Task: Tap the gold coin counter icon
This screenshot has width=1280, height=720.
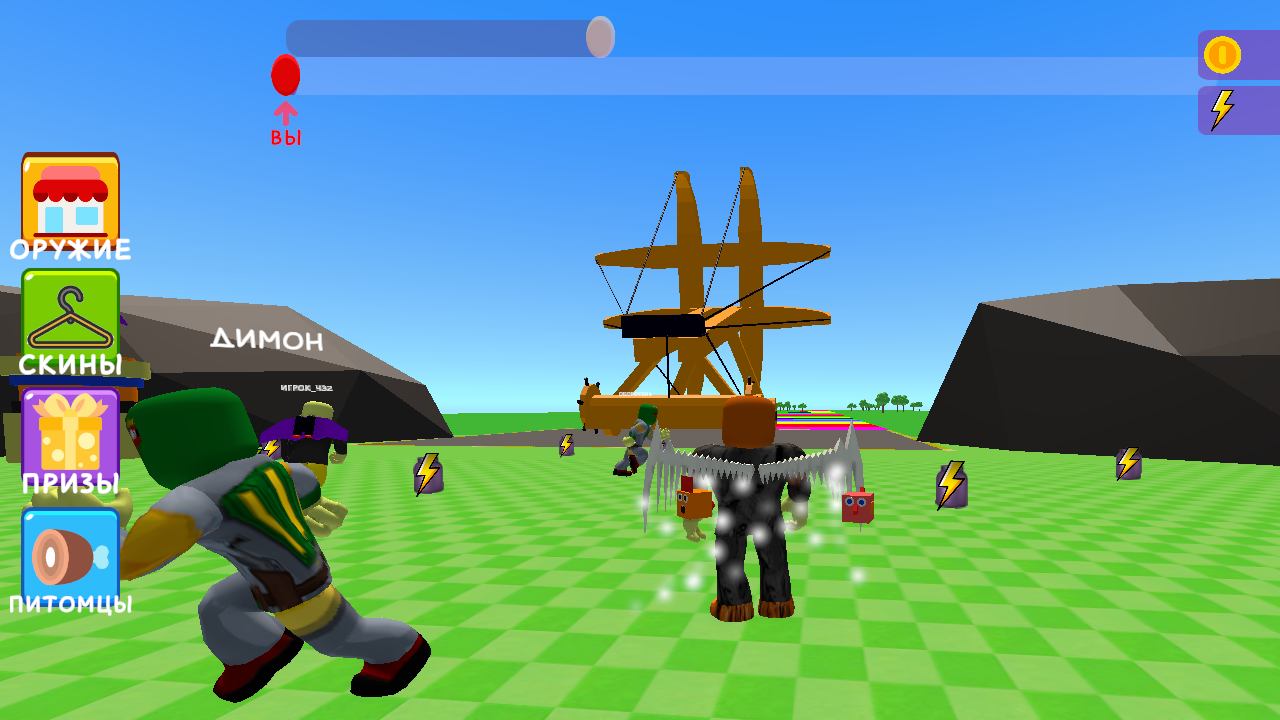Action: click(1222, 55)
